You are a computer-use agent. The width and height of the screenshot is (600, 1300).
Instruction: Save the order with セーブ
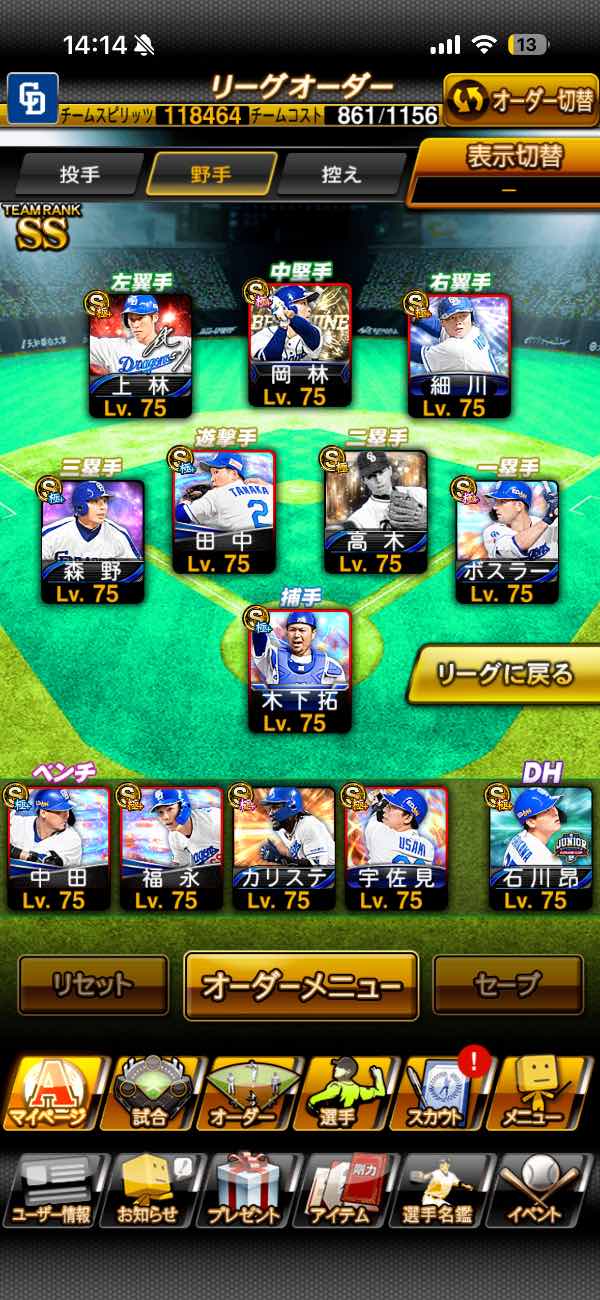coord(507,985)
